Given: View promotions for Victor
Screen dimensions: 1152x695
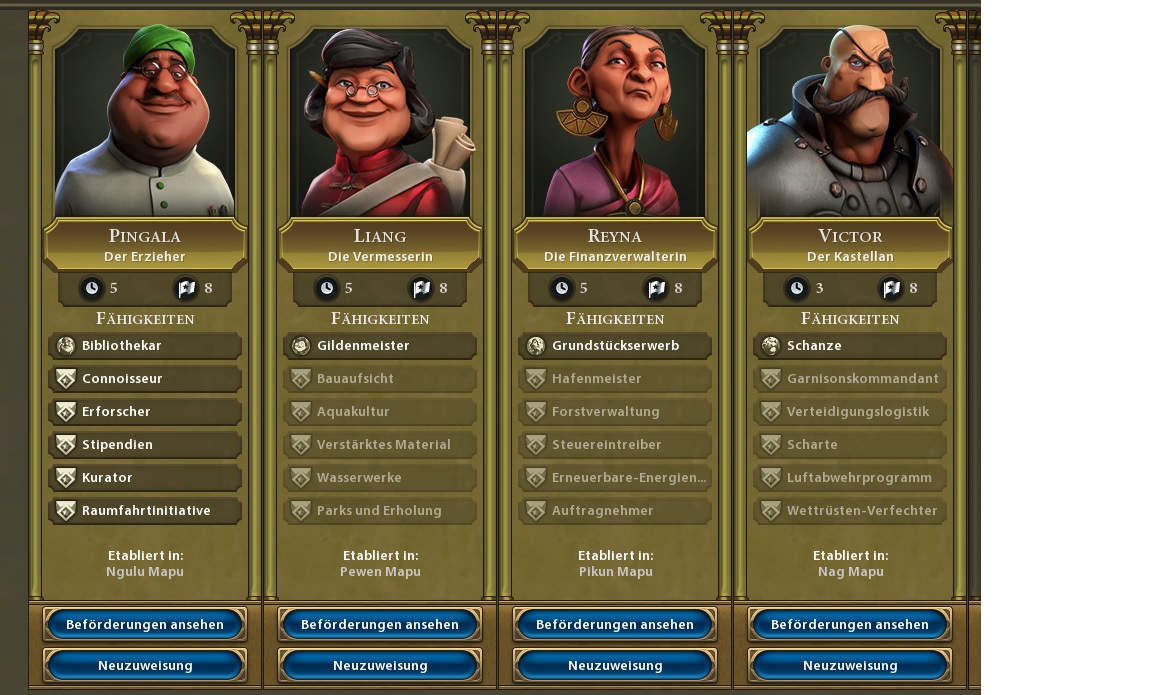Looking at the screenshot, I should click(x=850, y=624).
